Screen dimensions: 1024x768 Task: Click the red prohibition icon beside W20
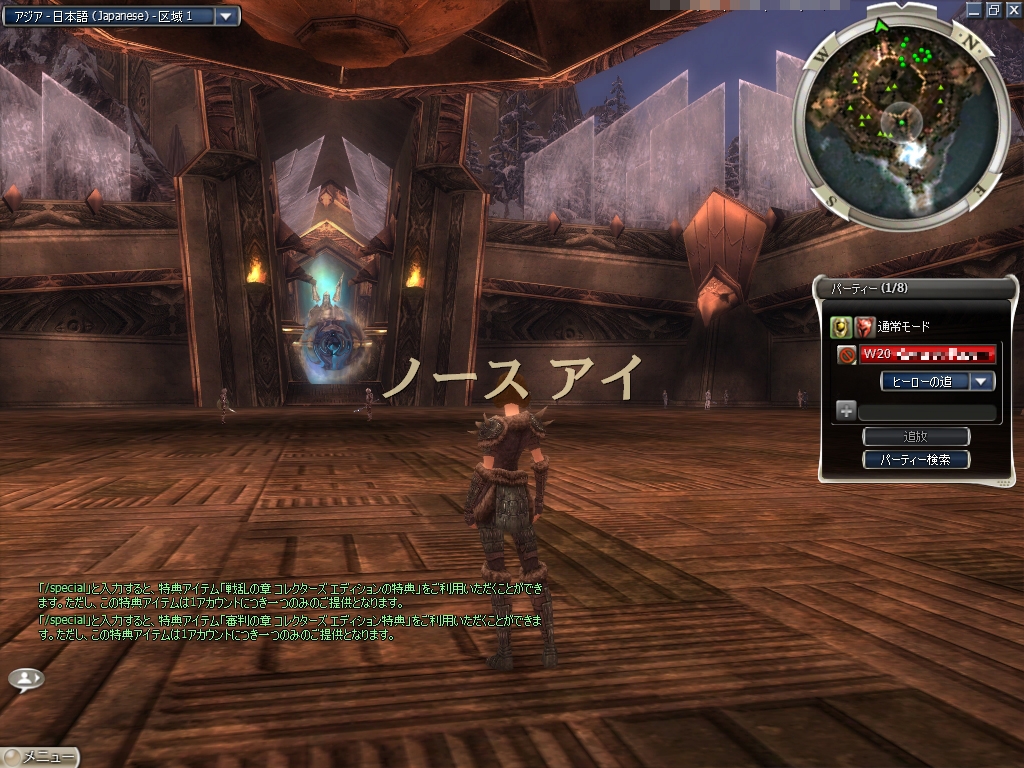(846, 354)
